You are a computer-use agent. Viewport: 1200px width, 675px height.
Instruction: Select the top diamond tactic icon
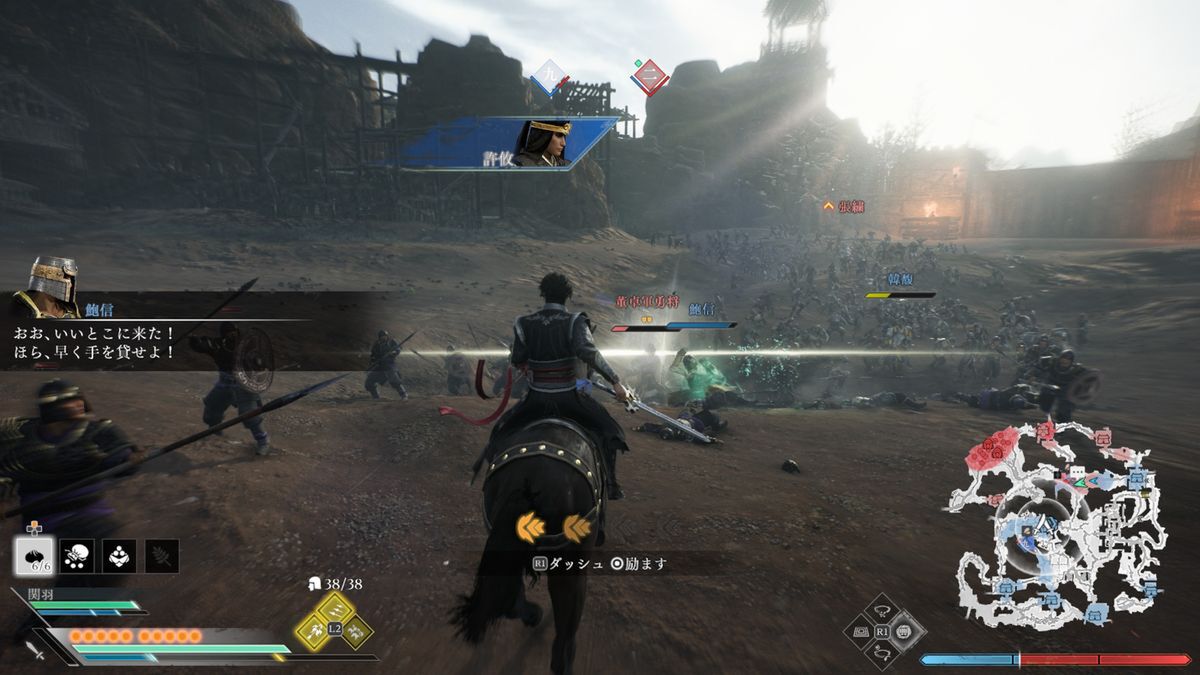point(884,611)
